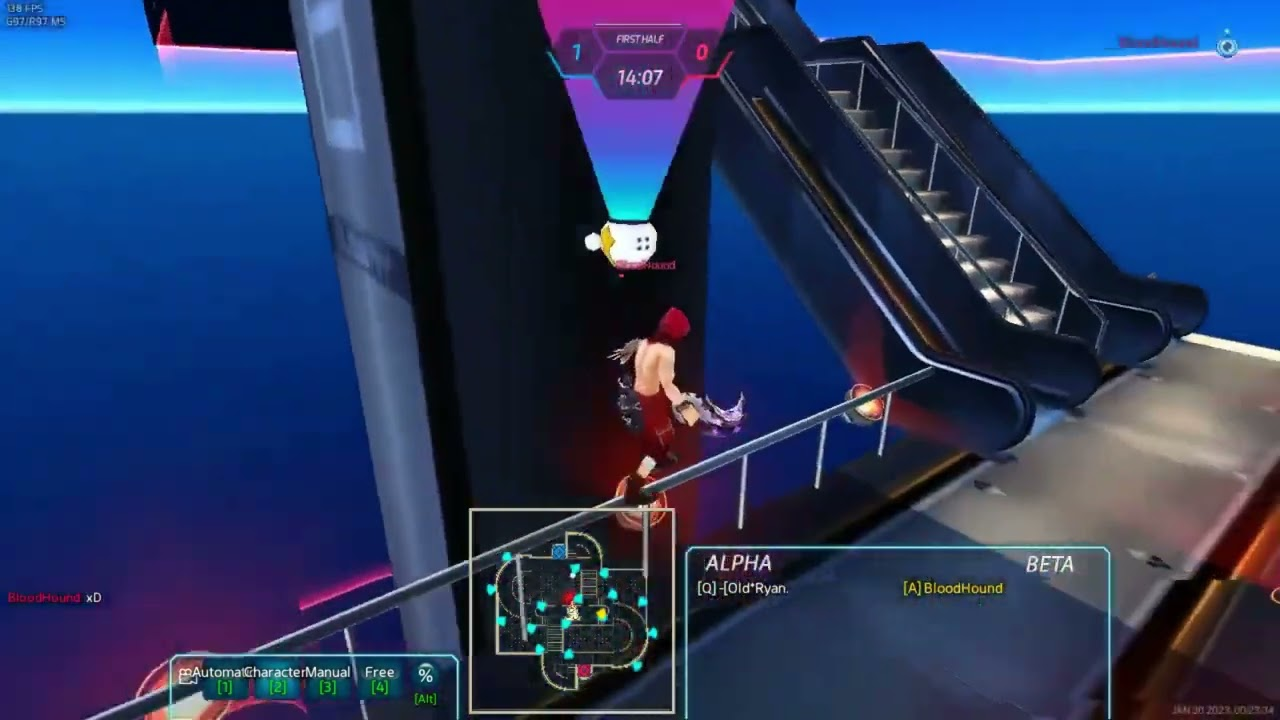This screenshot has width=1280, height=720.
Task: Activate the Free camera mode
Action: (379, 679)
